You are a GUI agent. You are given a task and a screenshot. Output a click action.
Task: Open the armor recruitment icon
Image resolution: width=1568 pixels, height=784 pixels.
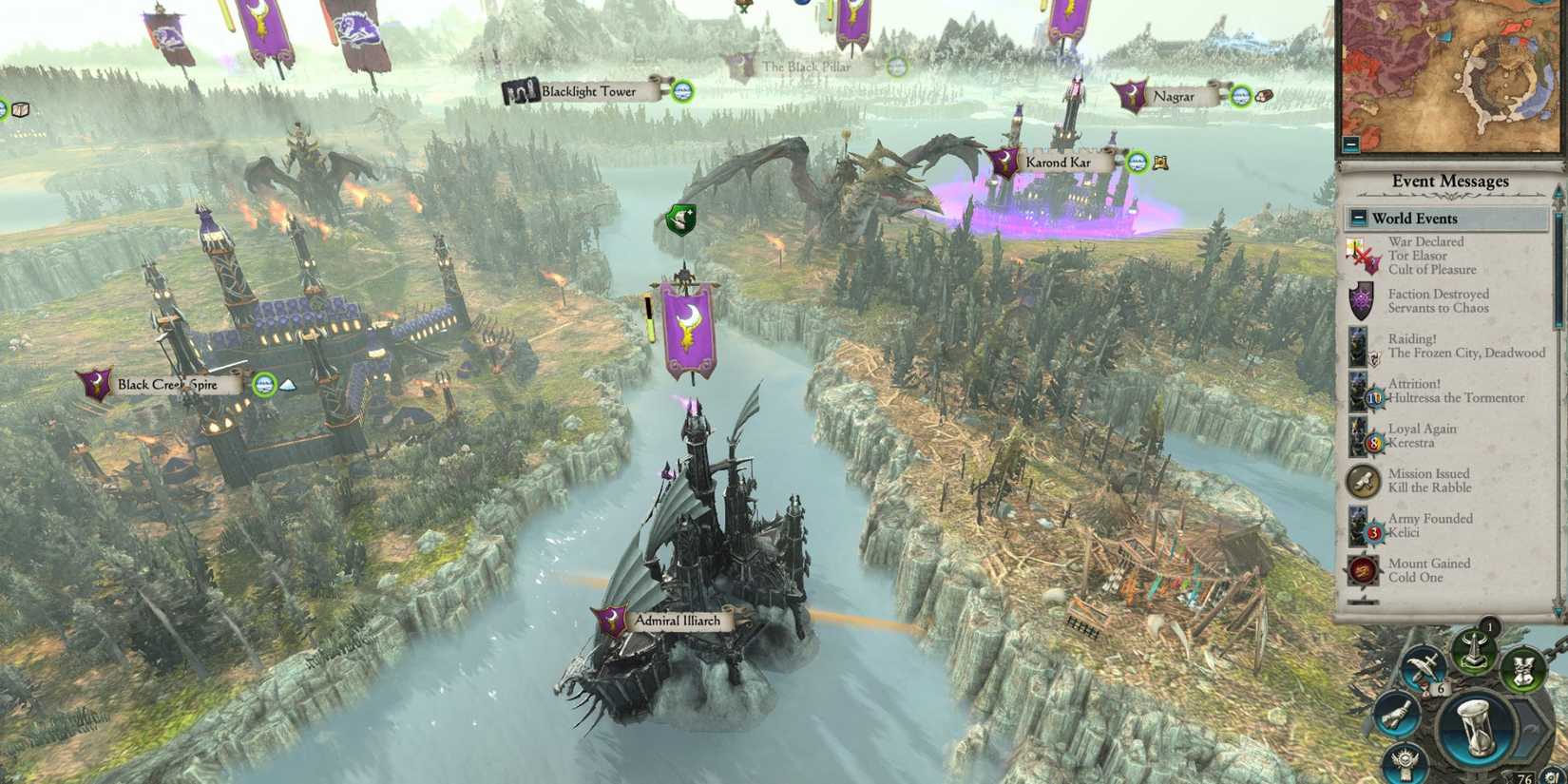click(x=1523, y=670)
